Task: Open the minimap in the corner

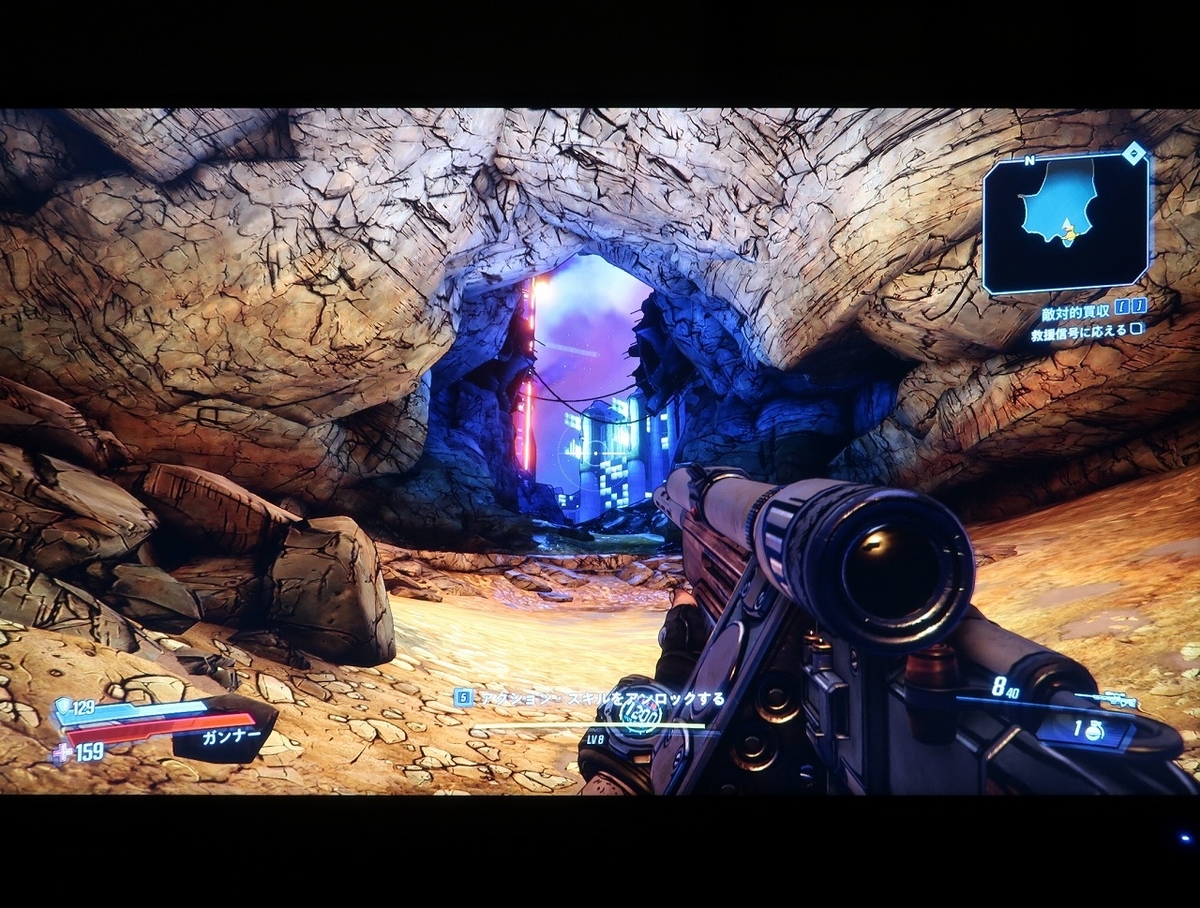Action: coord(1066,221)
